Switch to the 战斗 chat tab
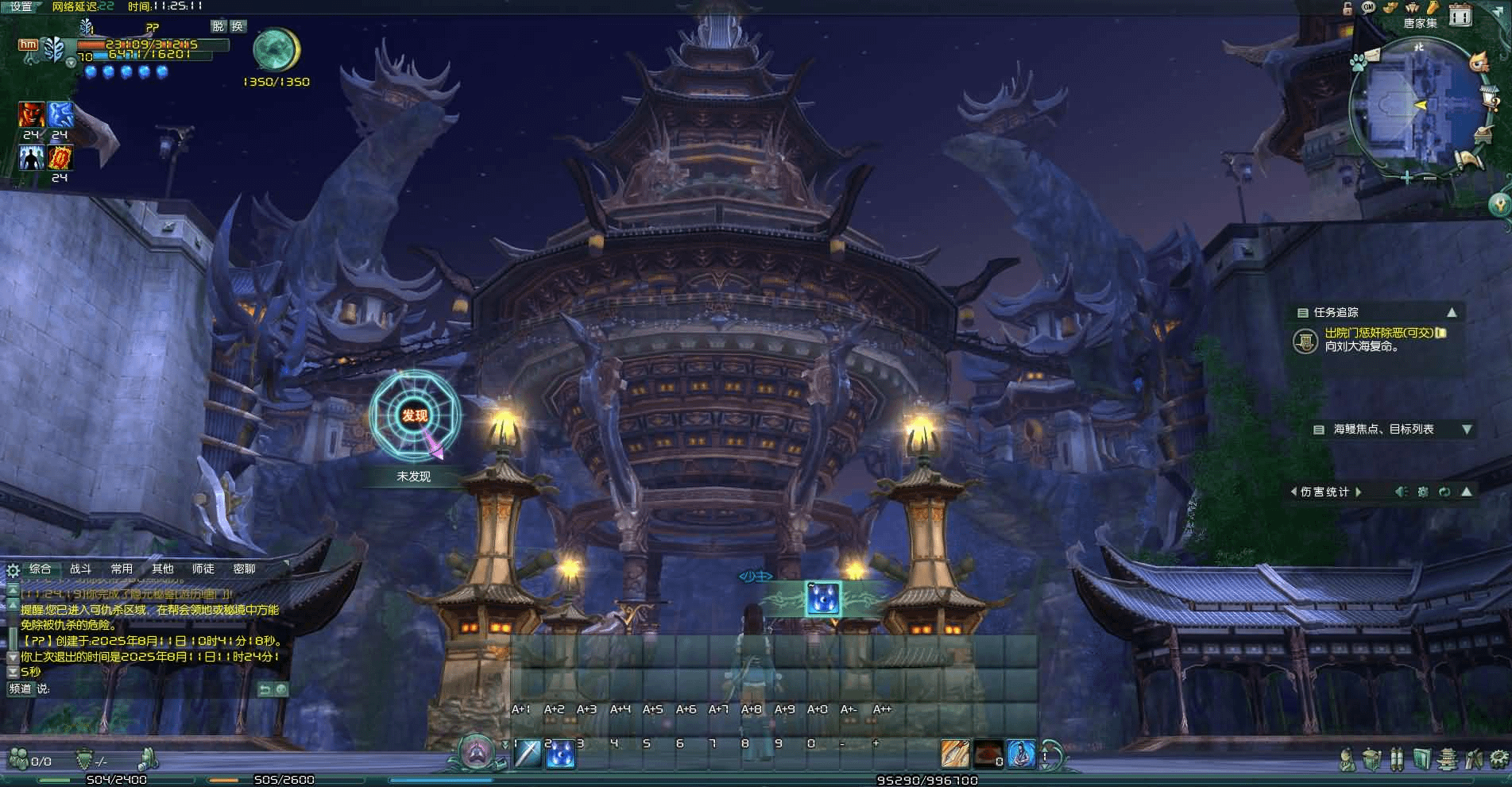This screenshot has height=787, width=1512. 80,569
